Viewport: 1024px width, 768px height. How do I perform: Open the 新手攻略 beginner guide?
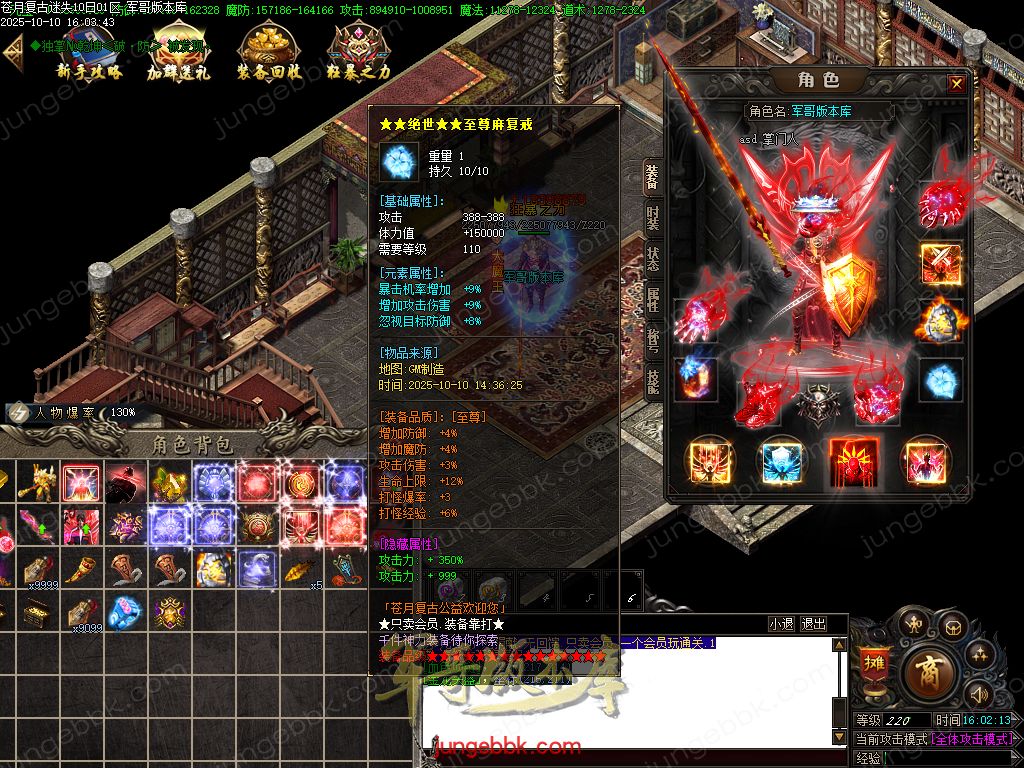[89, 54]
